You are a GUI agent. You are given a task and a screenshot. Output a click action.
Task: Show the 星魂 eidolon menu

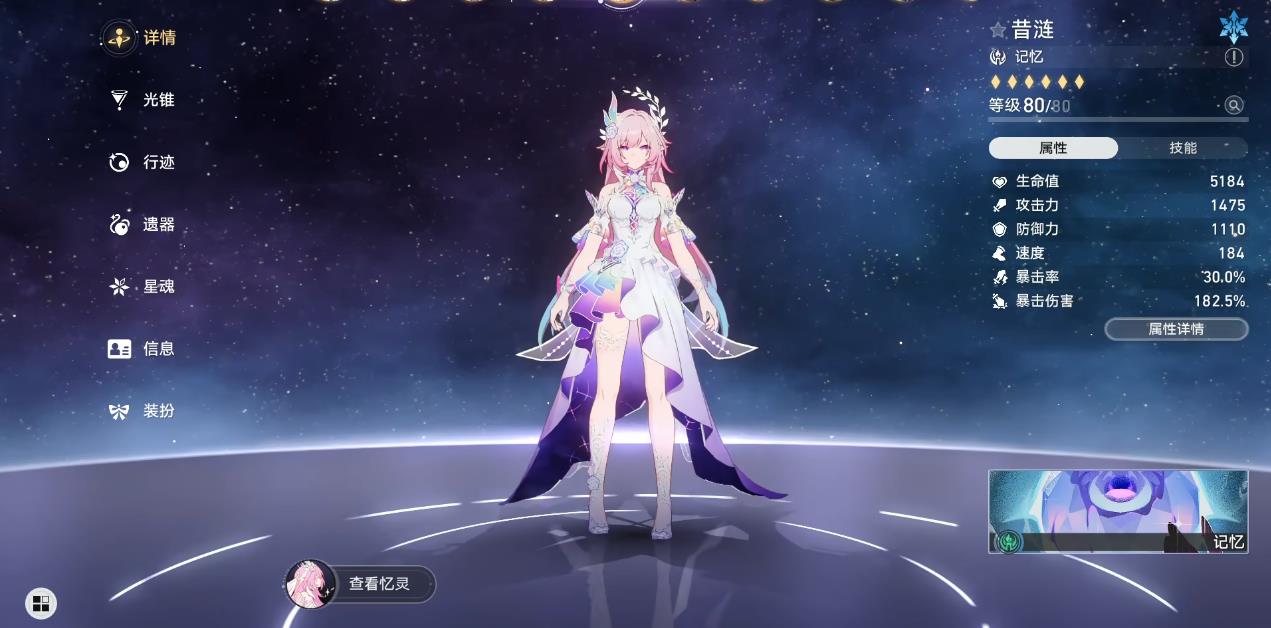point(141,287)
